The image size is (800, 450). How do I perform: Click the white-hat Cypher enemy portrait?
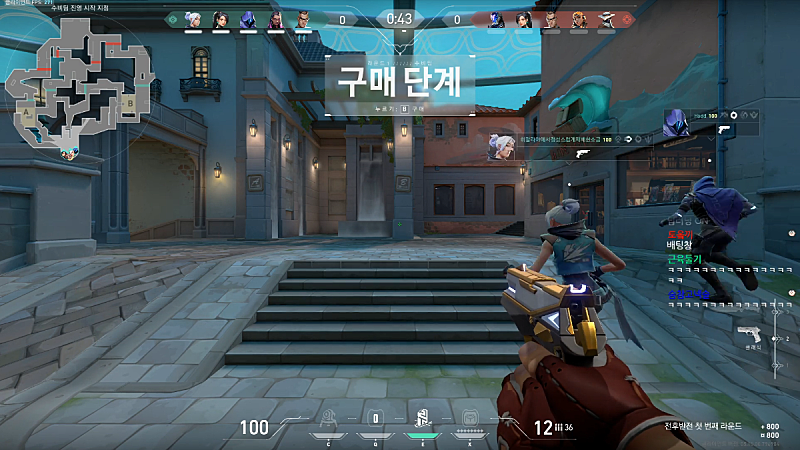[x=607, y=19]
